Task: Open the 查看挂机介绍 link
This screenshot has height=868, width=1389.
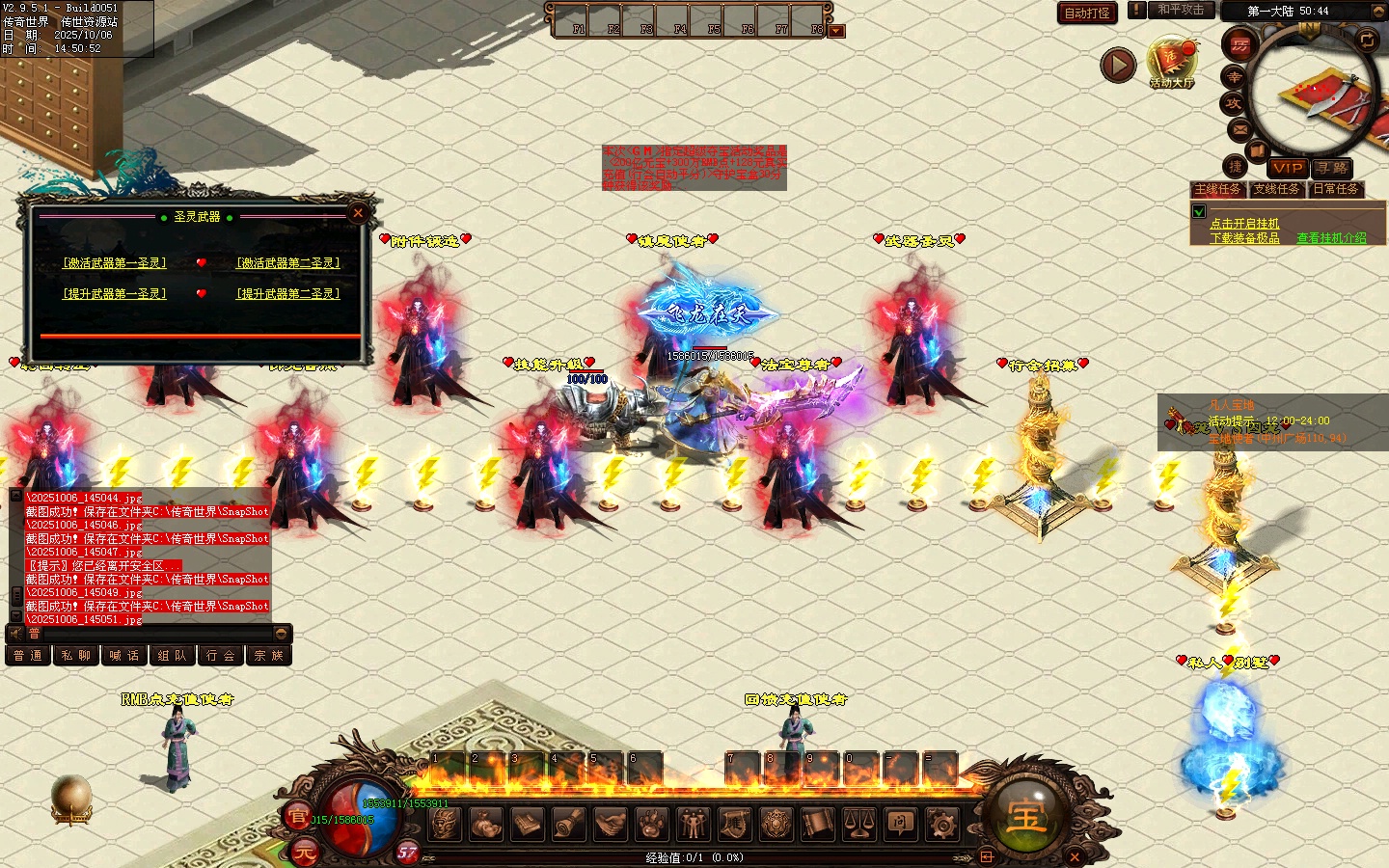Action: pos(1331,237)
